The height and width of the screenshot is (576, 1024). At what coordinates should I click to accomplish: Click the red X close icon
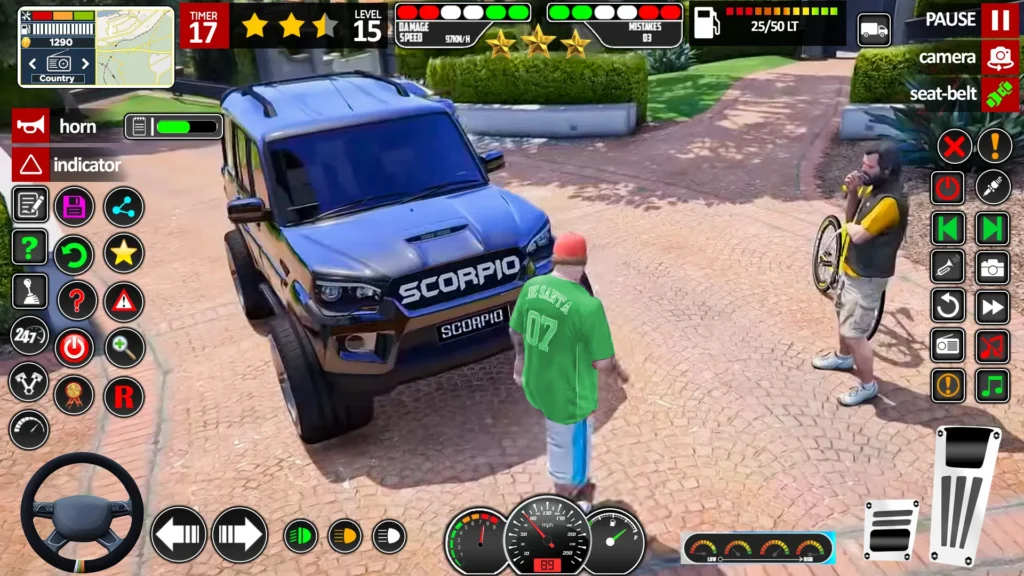pos(954,148)
